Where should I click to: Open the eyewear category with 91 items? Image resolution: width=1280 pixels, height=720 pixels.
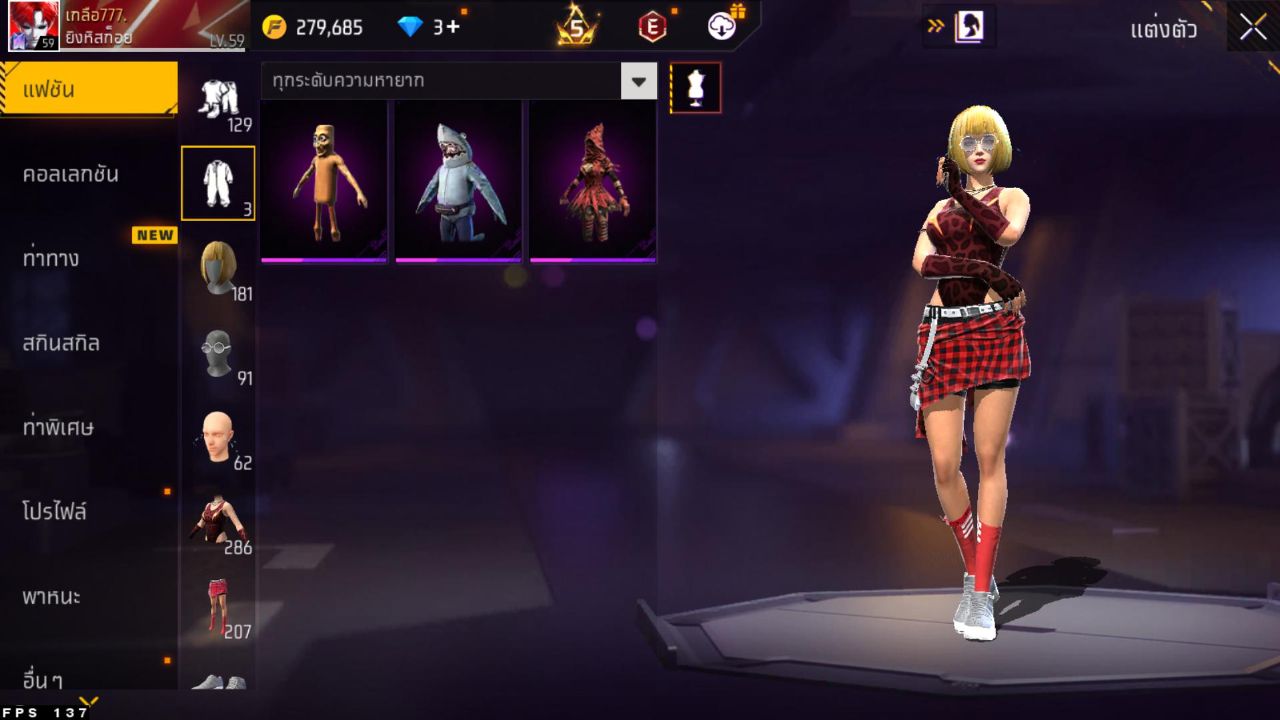(x=218, y=348)
